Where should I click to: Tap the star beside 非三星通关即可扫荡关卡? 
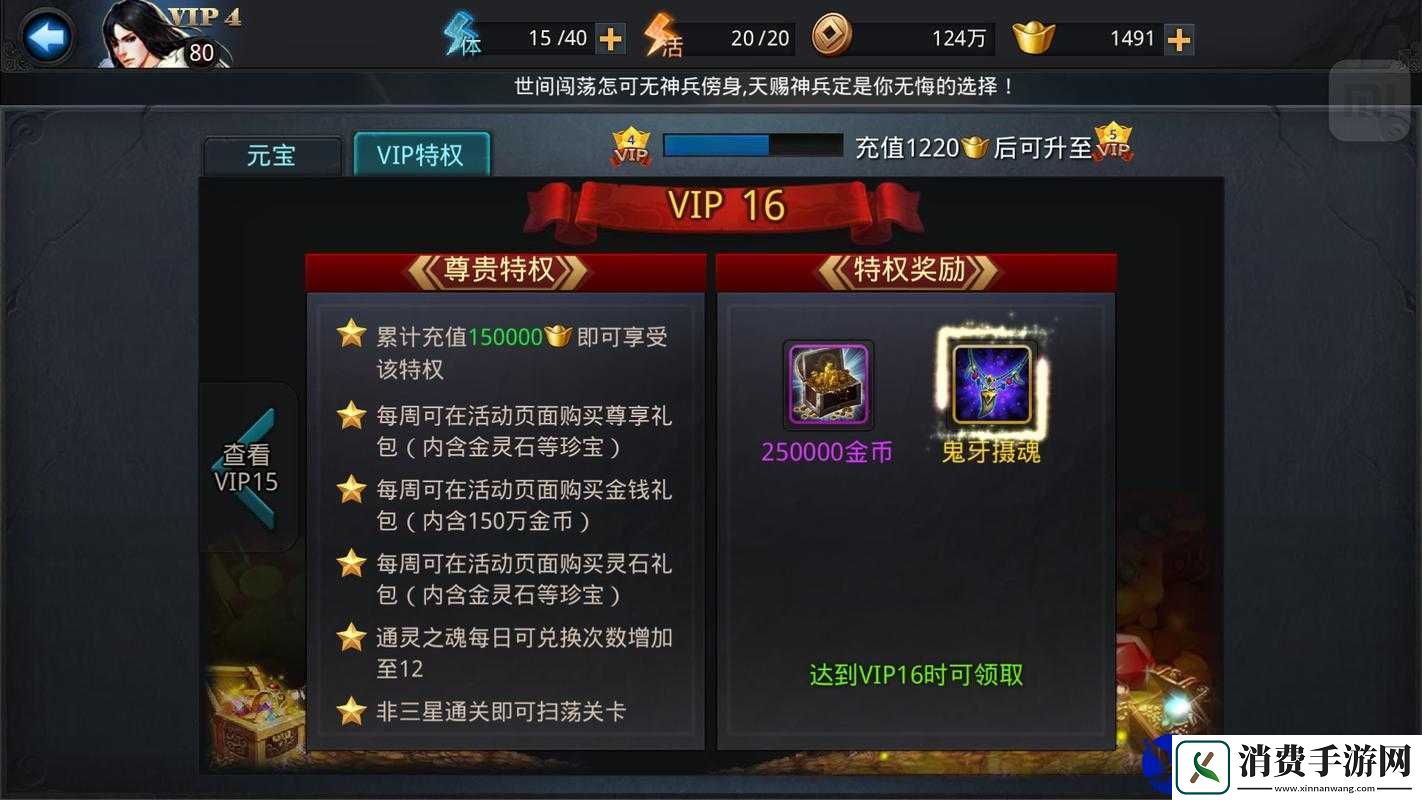(x=351, y=710)
